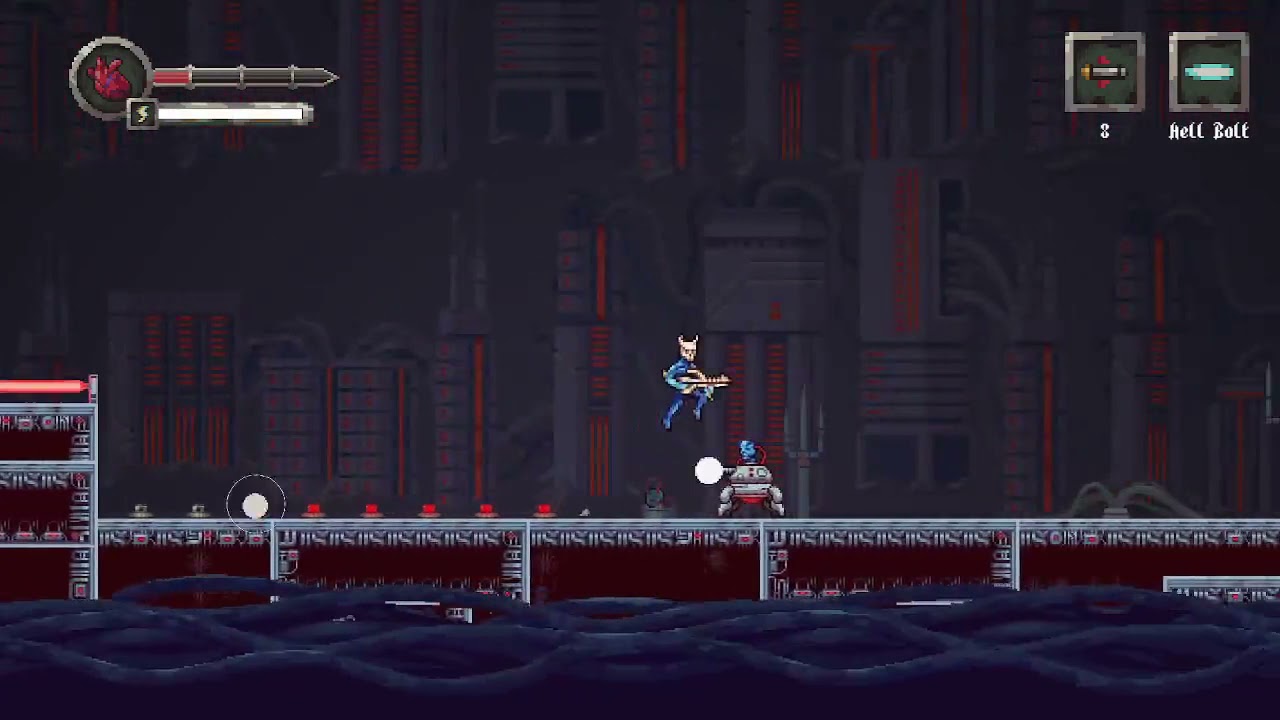The image size is (1280, 720).
Task: Select the Hell Bolt label text
Action: [1208, 131]
